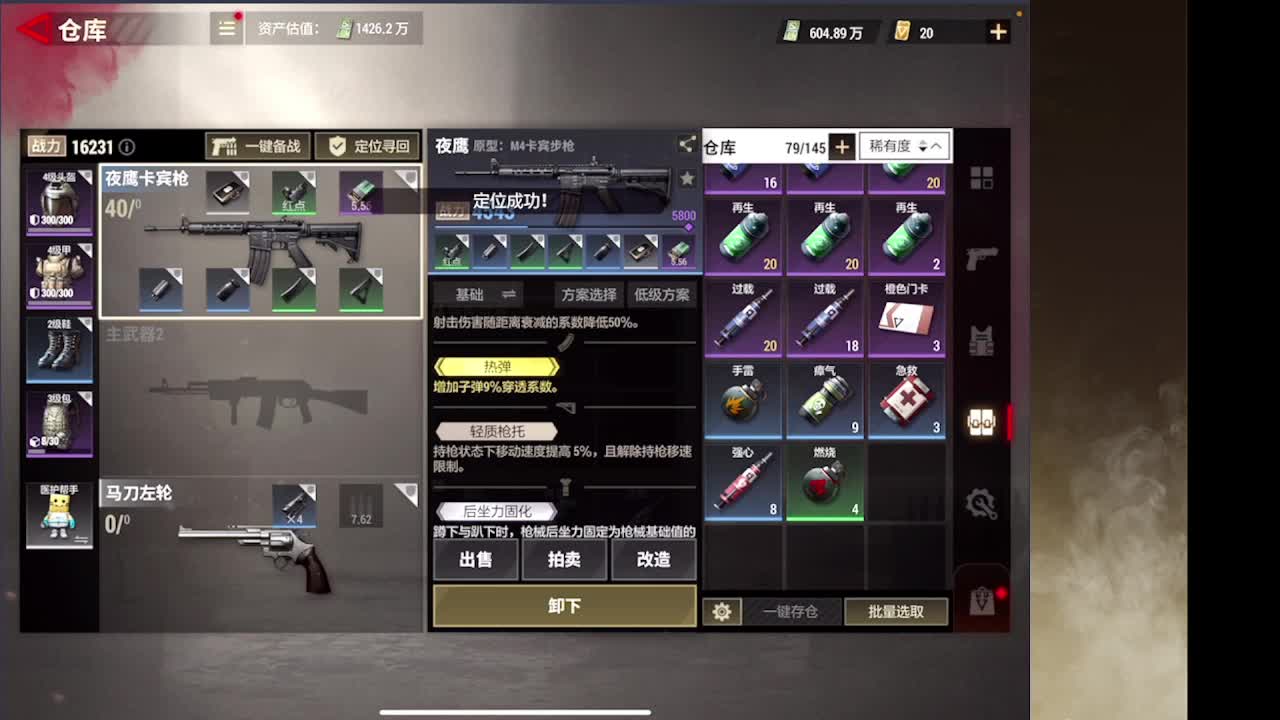Click the gear icon beside 一键存仓

tap(722, 611)
